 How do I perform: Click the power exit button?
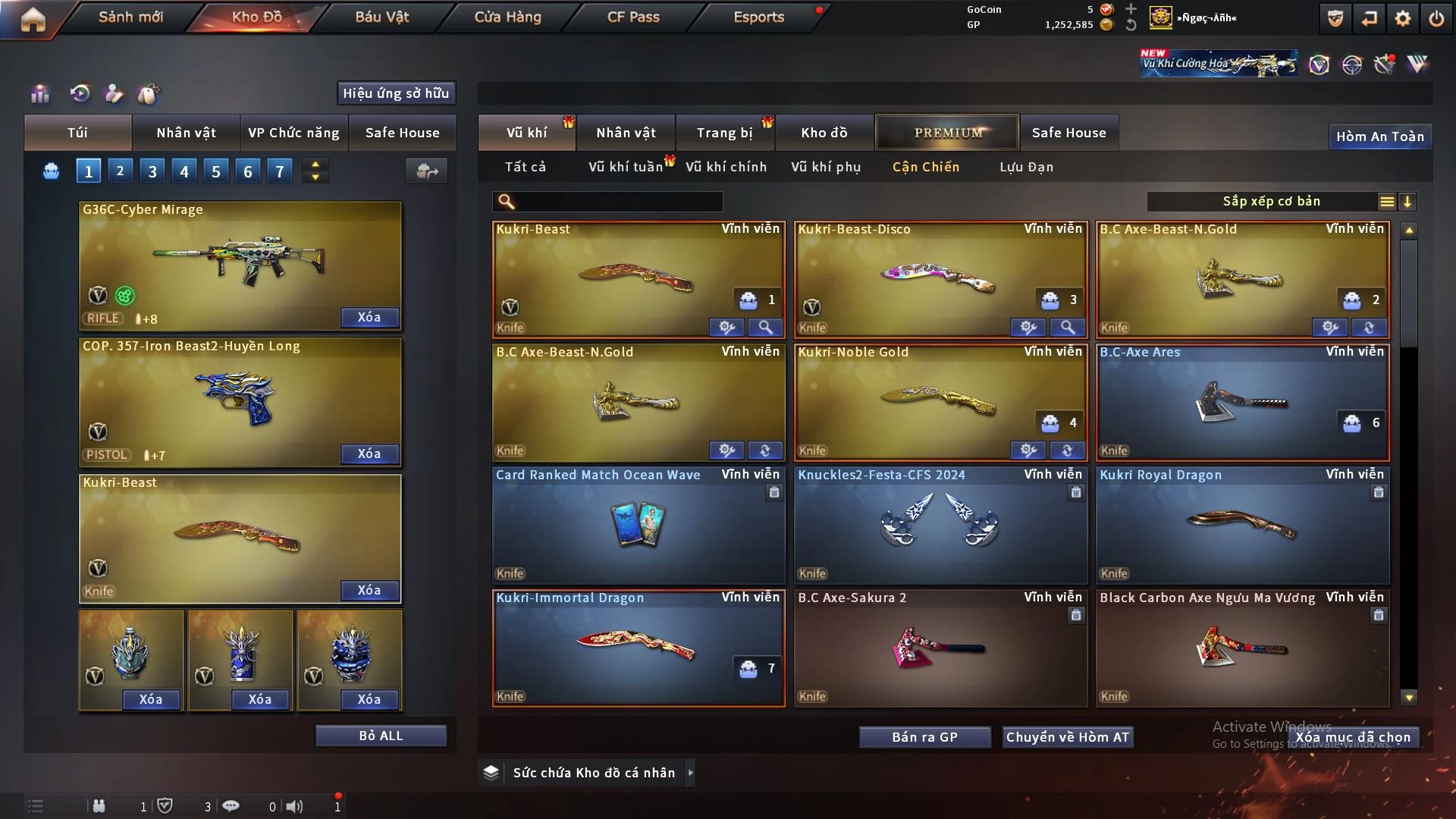point(1436,18)
